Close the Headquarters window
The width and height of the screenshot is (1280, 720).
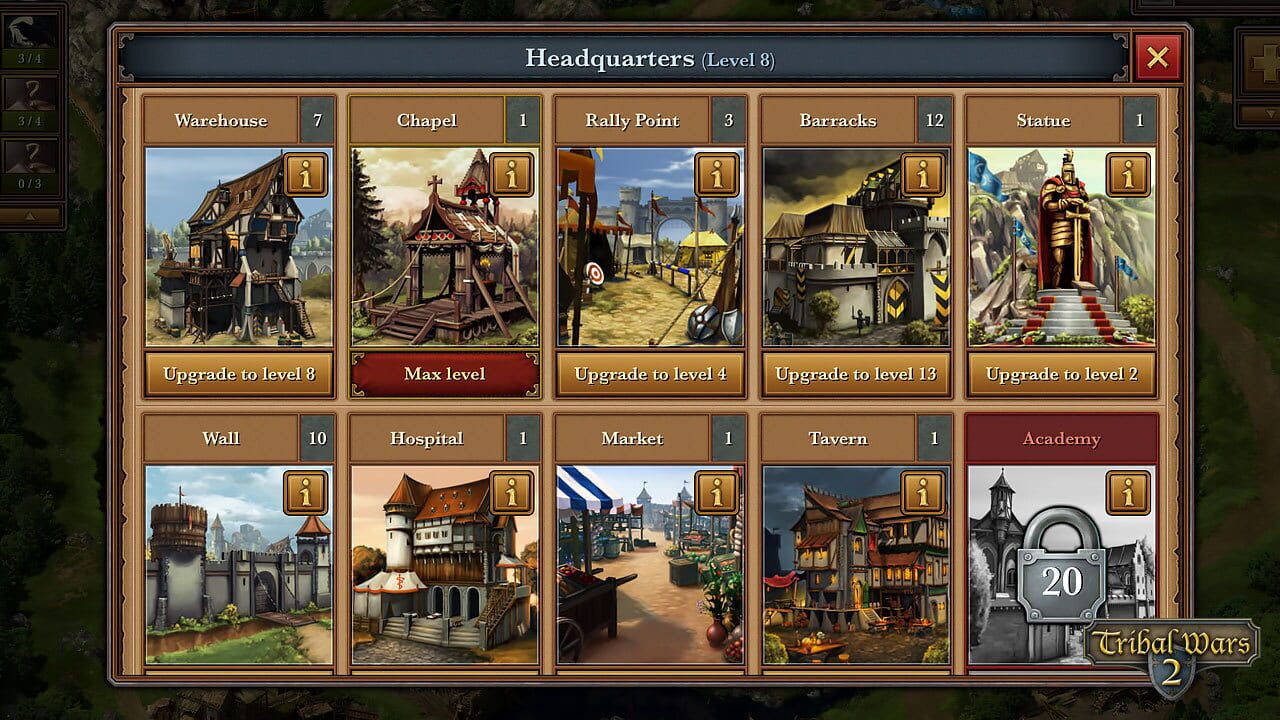(x=1157, y=57)
